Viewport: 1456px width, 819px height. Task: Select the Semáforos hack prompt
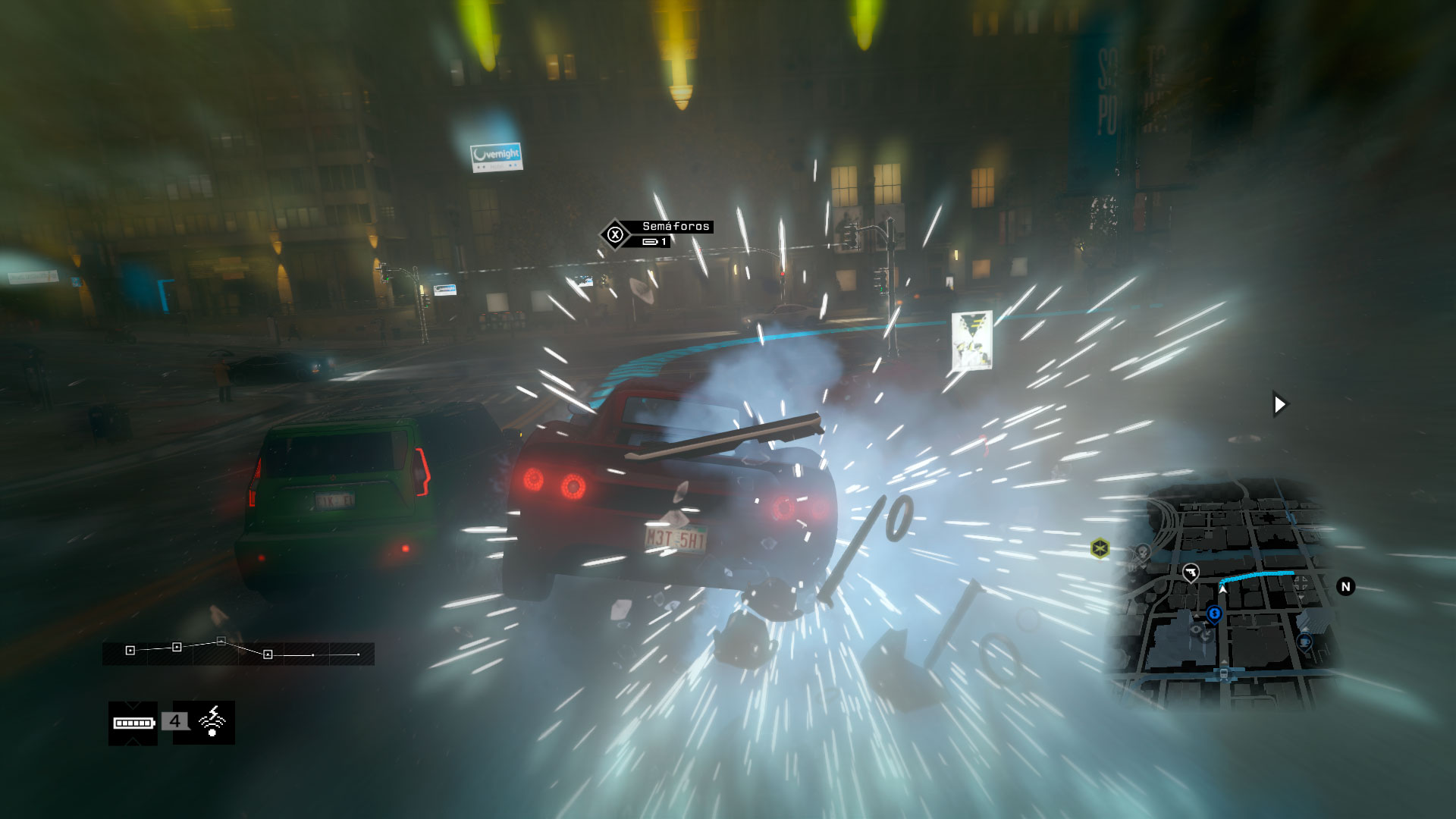pos(657,234)
